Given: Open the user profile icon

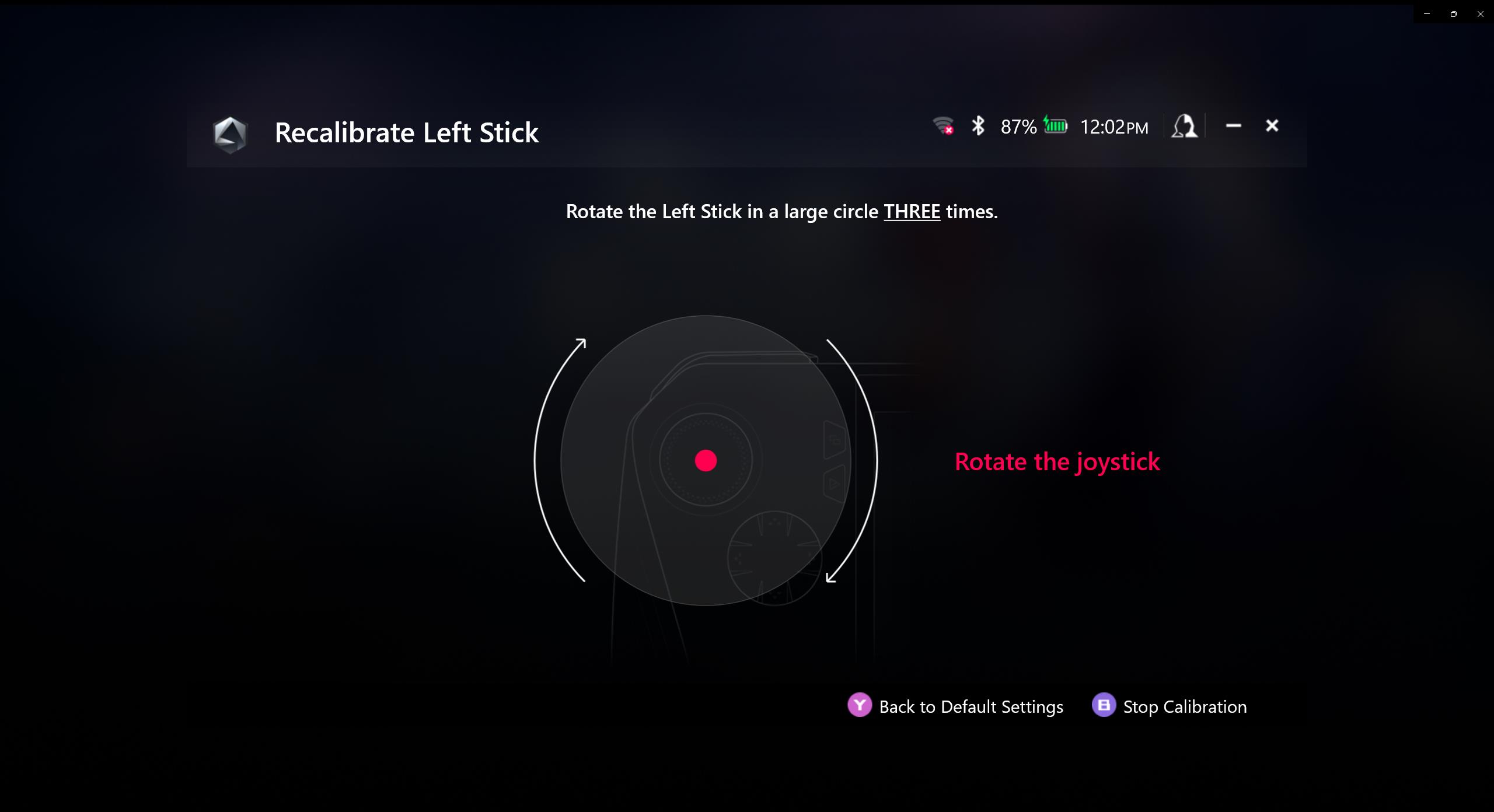Looking at the screenshot, I should click(1184, 126).
